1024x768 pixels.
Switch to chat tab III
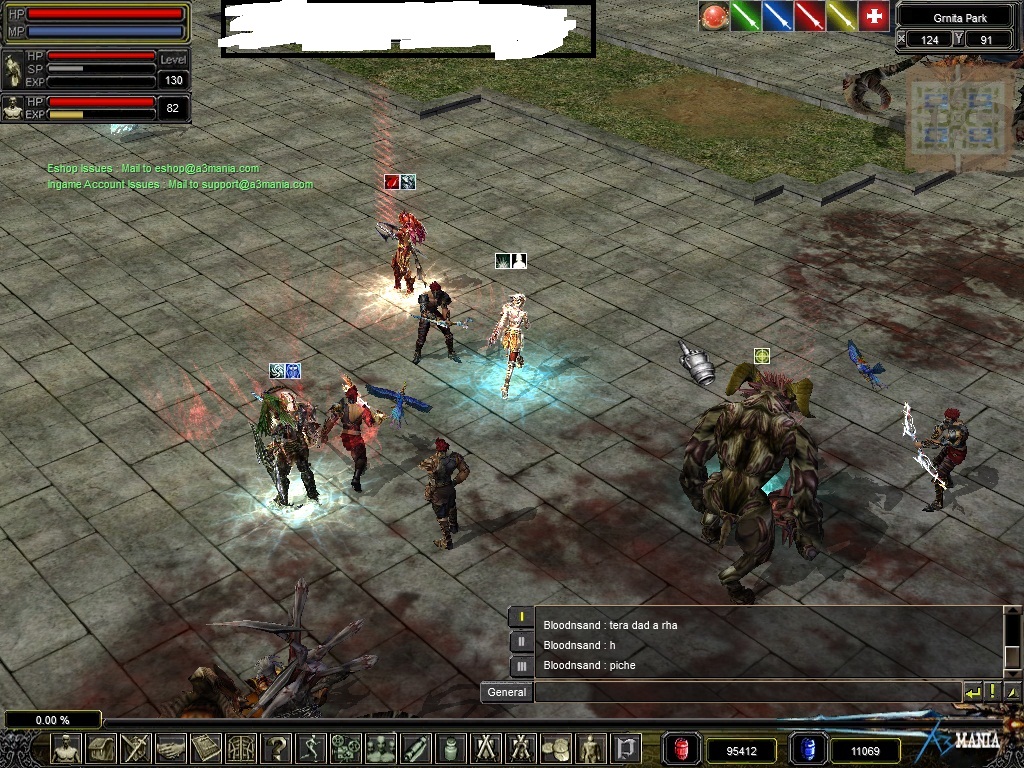point(521,666)
